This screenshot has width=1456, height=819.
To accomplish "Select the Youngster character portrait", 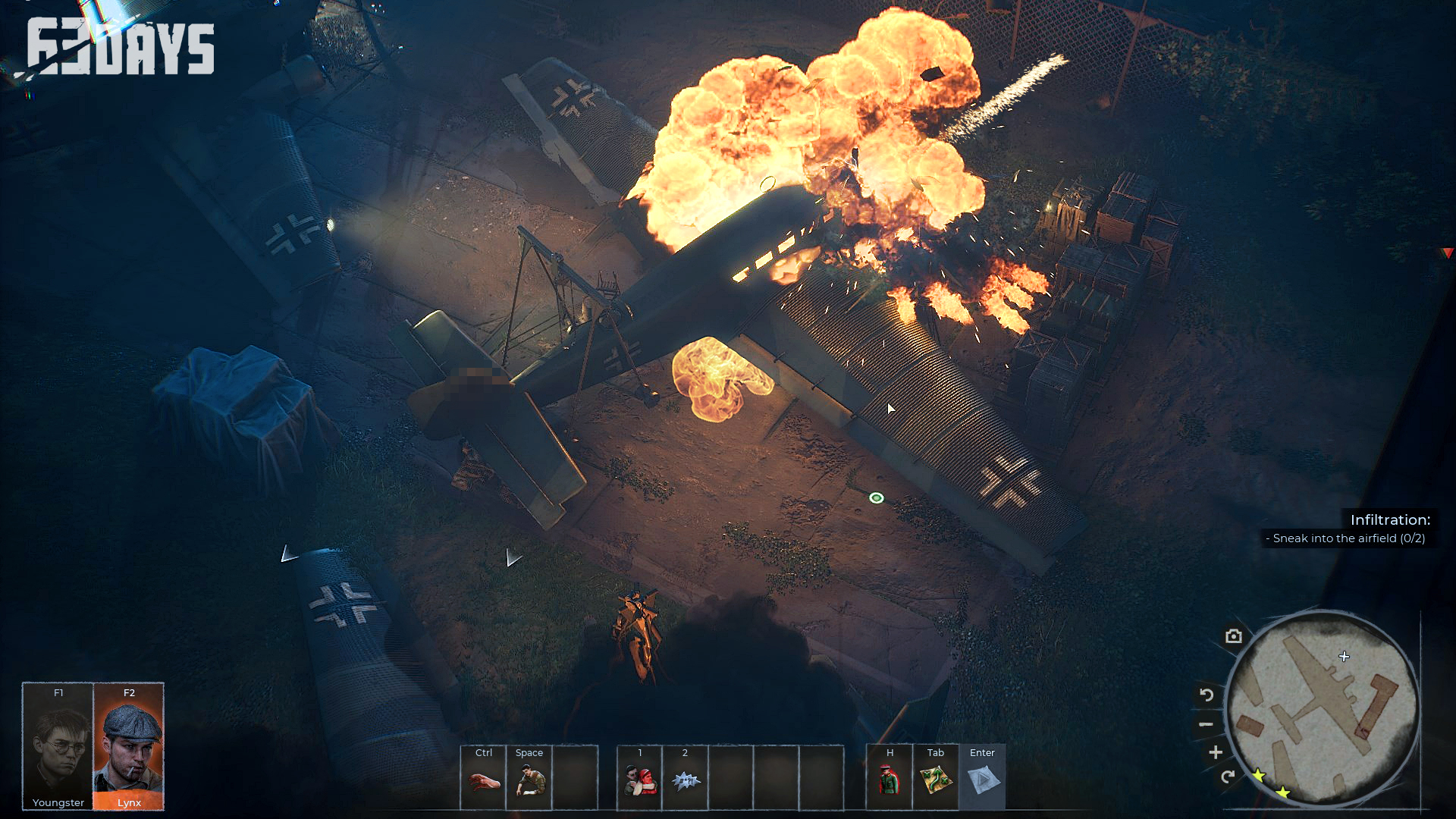I will coord(58,747).
